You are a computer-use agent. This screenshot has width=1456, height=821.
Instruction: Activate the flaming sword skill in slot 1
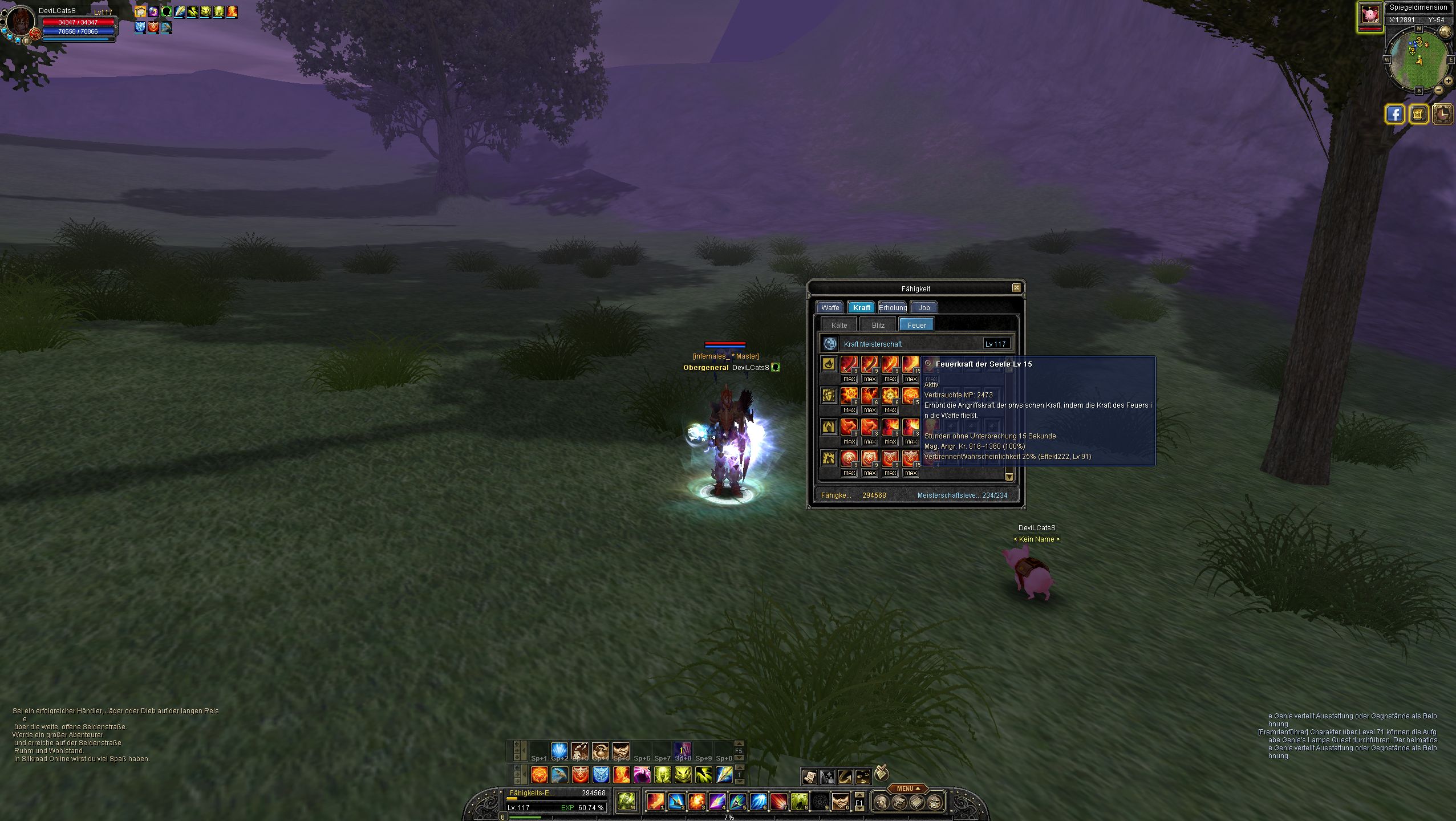point(655,802)
